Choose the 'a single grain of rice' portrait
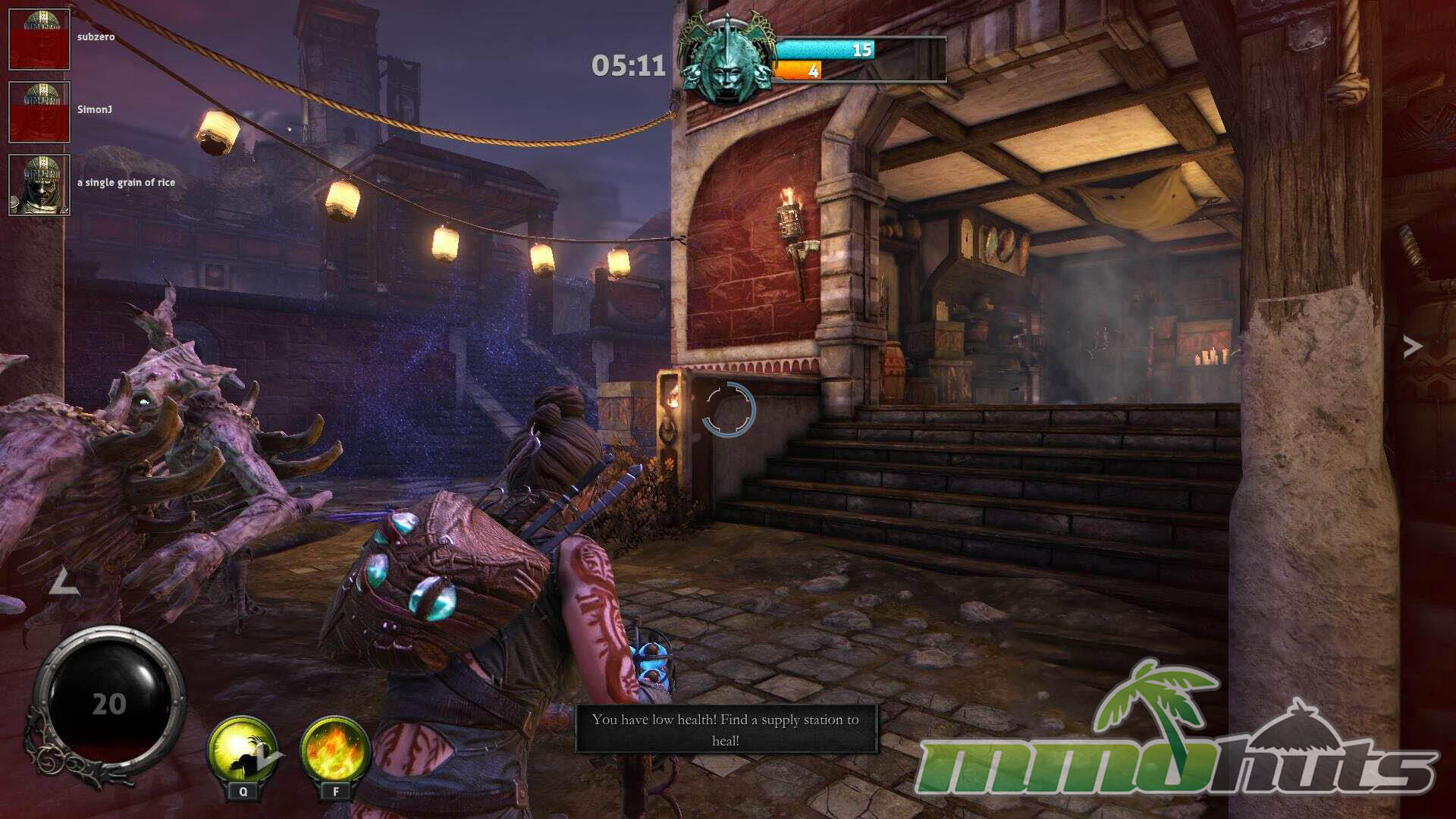 point(39,185)
